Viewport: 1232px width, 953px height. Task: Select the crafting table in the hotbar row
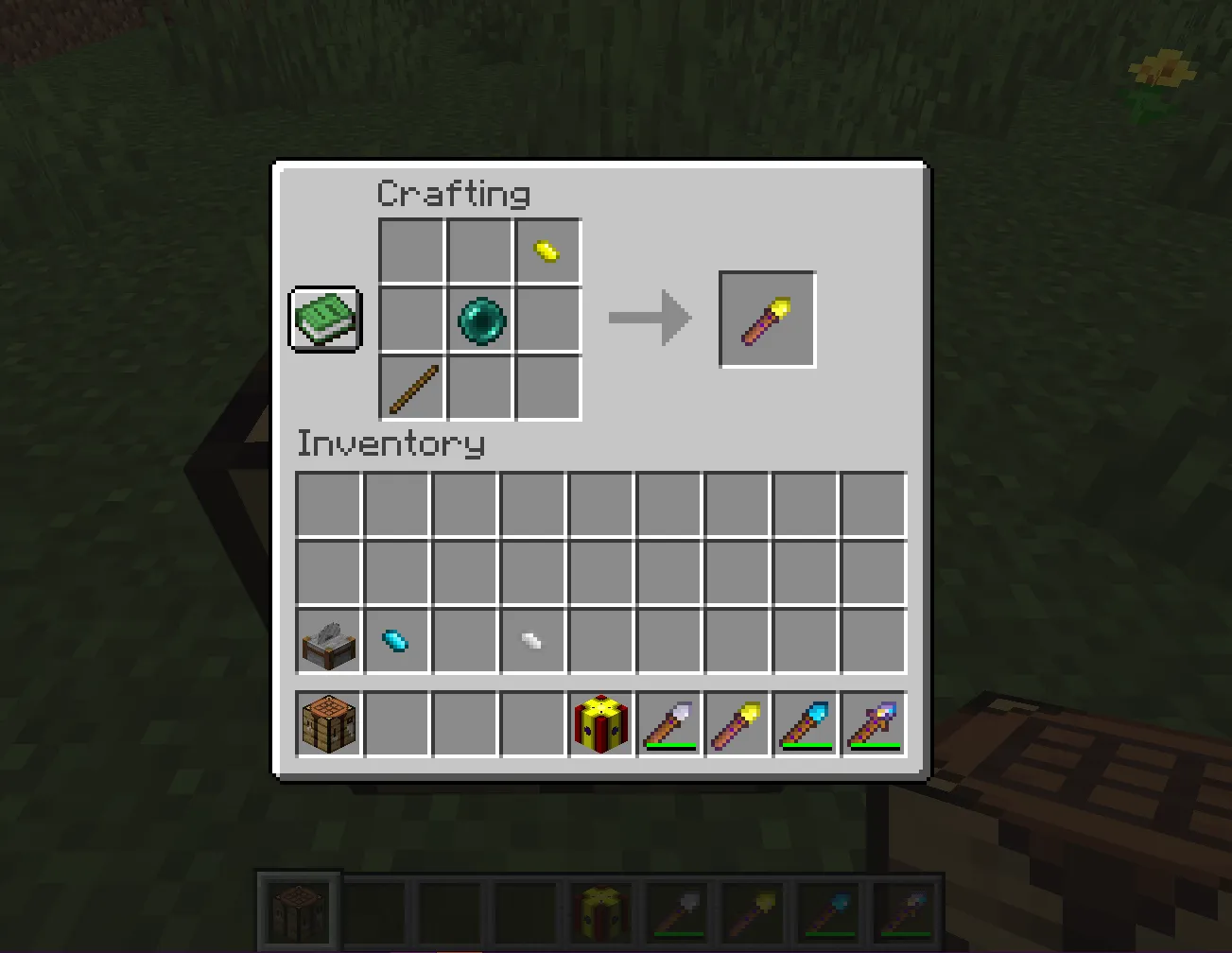(x=327, y=724)
